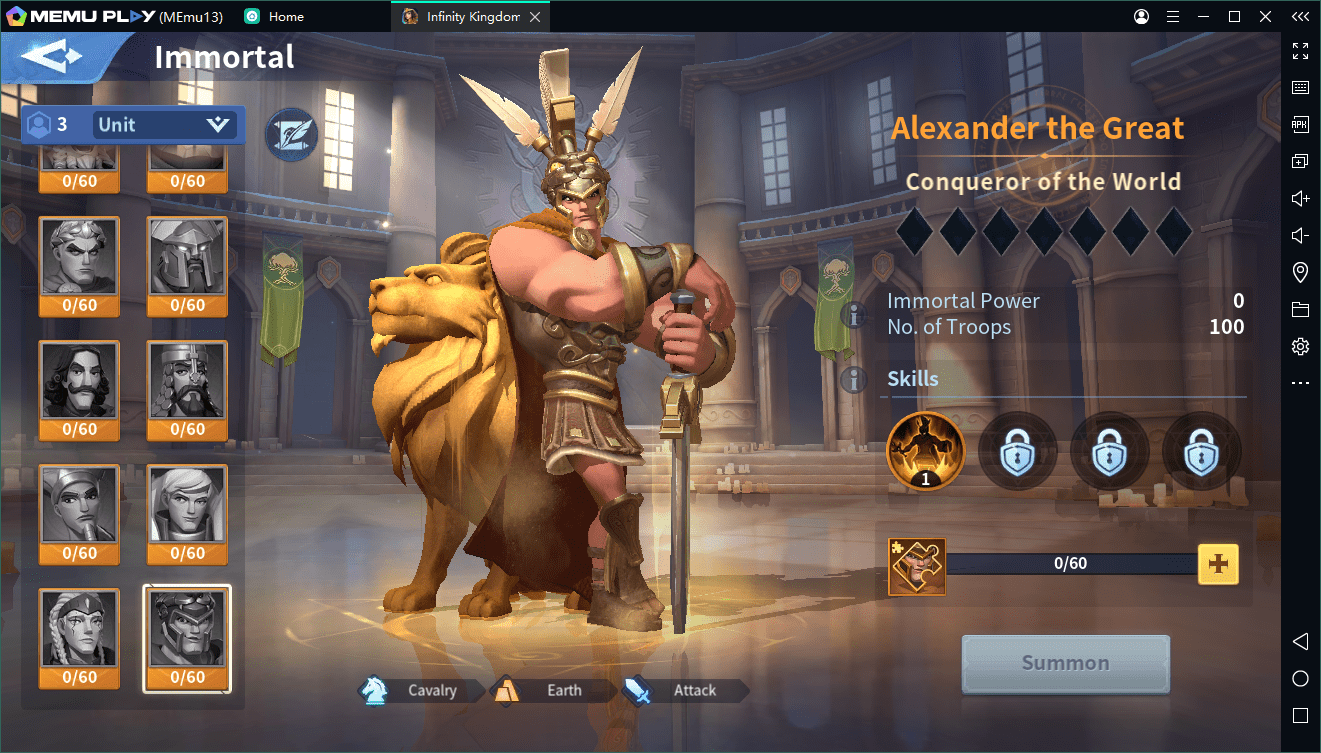Summon Alexander the Great
1321x753 pixels.
pyautogui.click(x=1065, y=663)
